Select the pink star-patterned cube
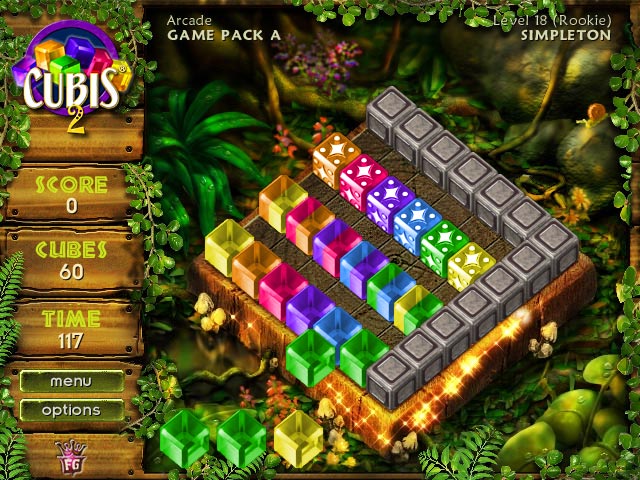Viewport: 640px width, 480px height. 363,178
